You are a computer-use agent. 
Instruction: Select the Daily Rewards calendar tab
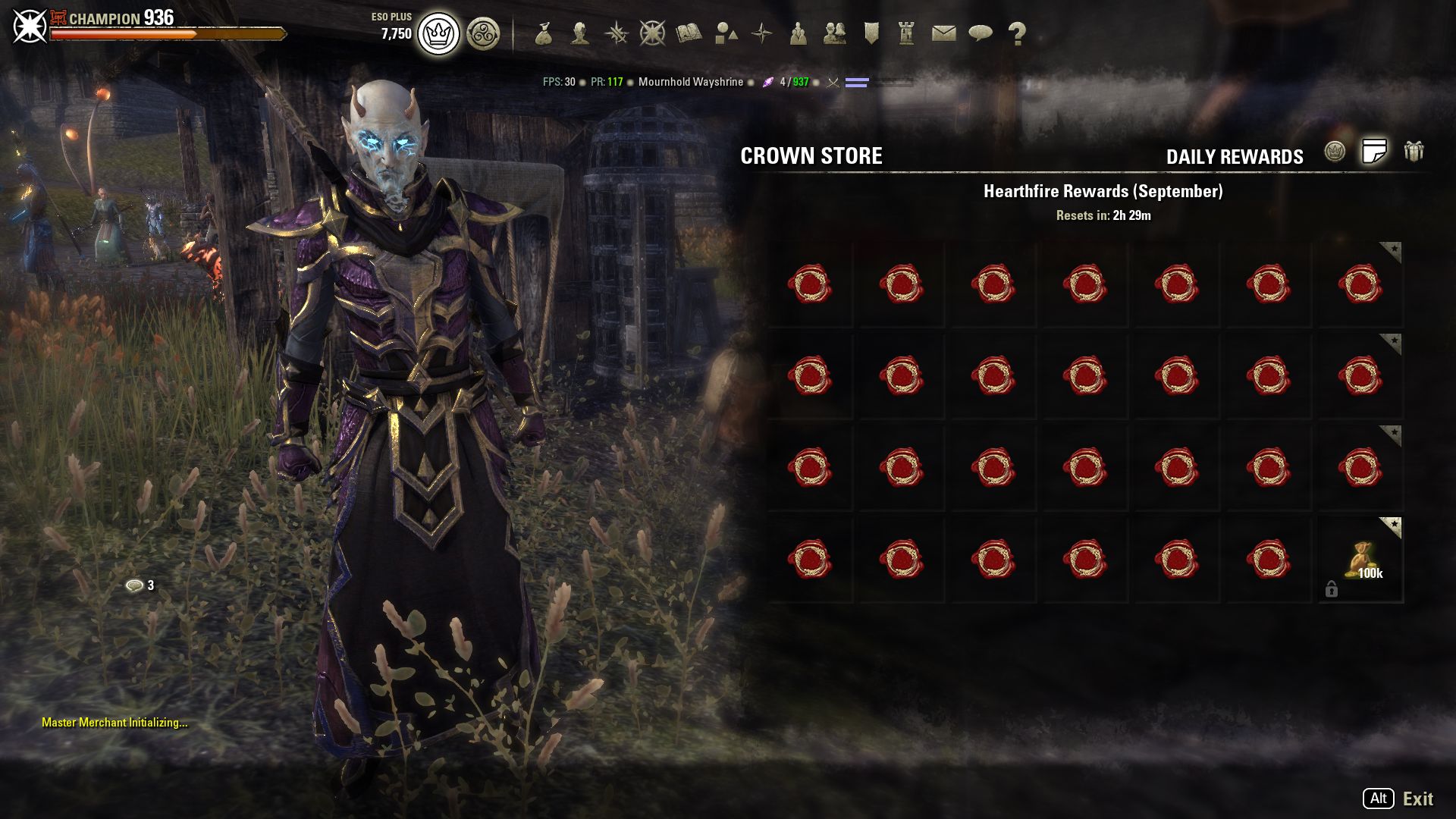coord(1374,152)
